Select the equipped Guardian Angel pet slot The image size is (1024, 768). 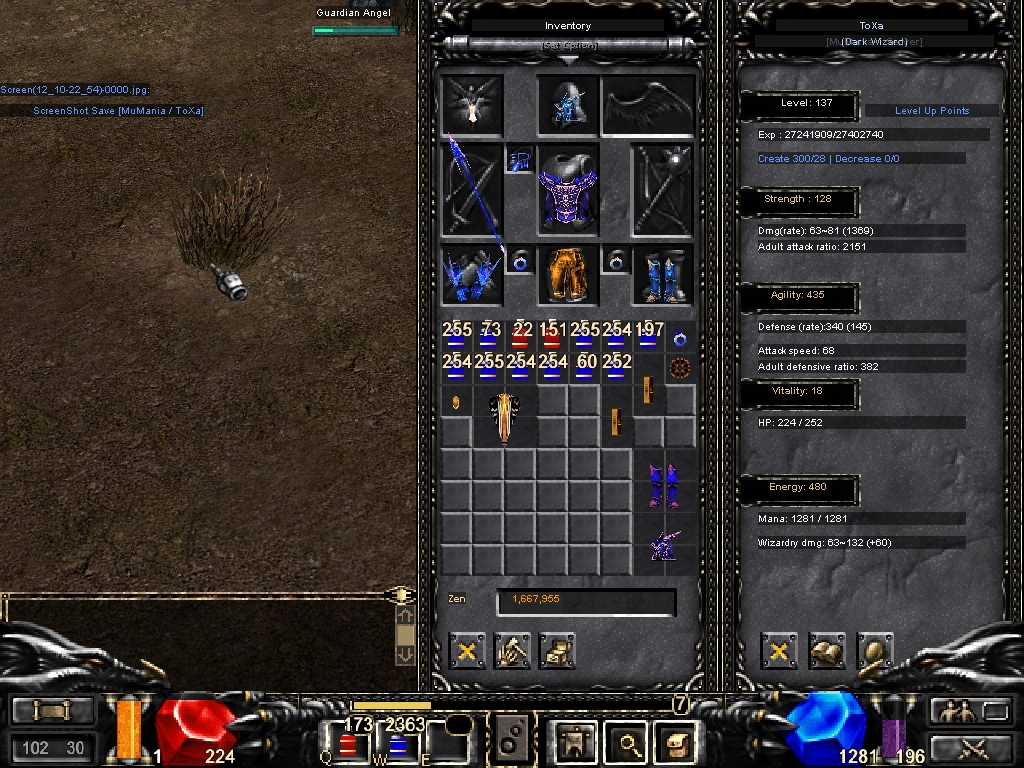click(472, 105)
